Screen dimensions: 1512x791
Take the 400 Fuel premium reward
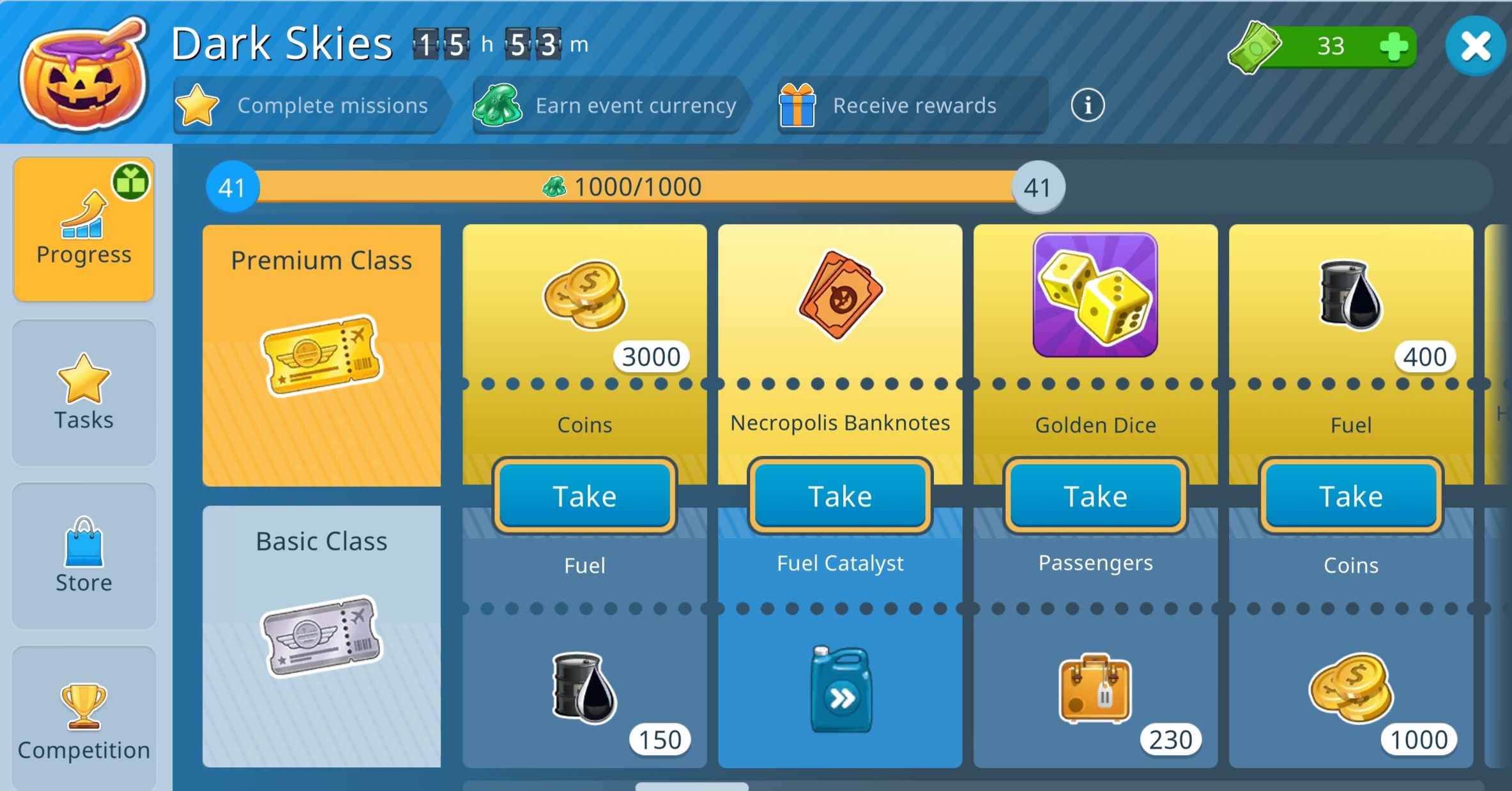1351,496
